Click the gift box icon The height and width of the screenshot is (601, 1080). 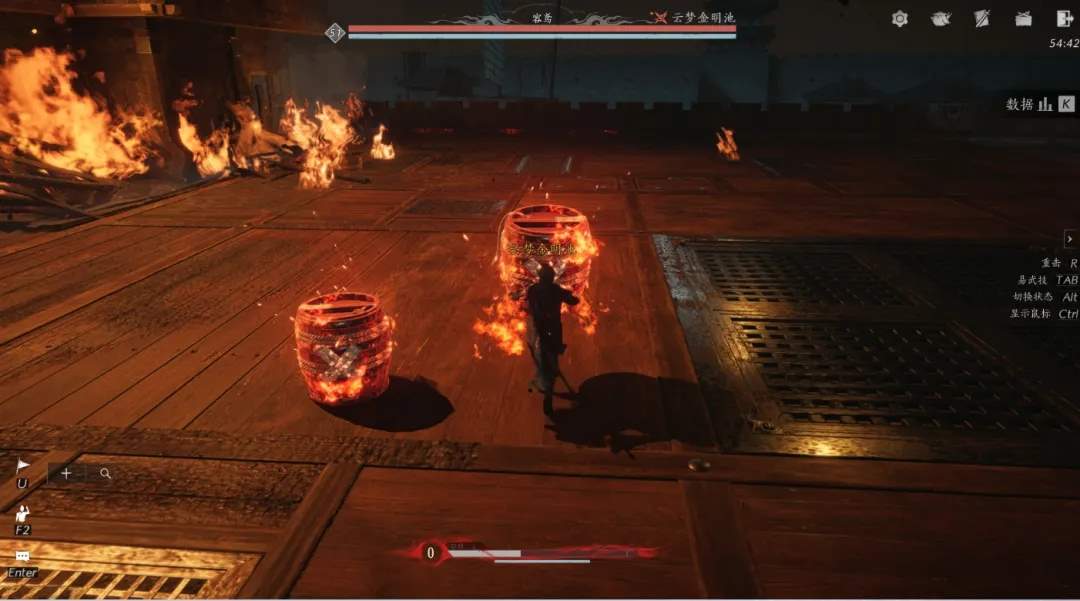tap(1023, 18)
